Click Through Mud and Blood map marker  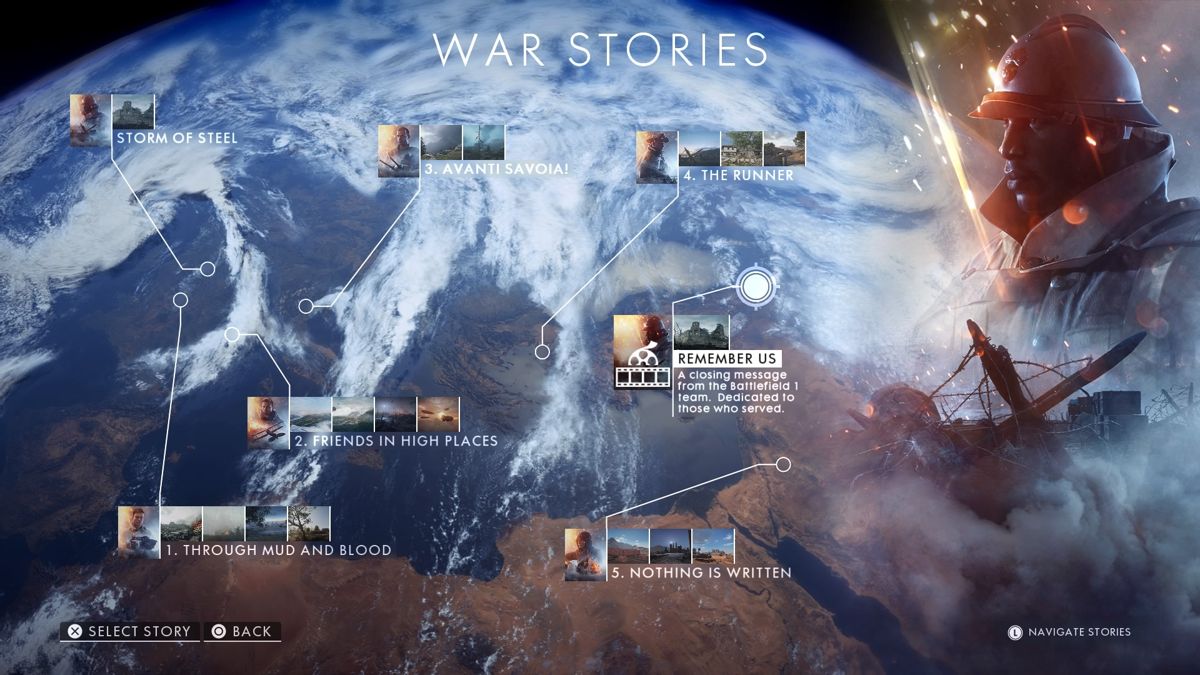(x=180, y=299)
